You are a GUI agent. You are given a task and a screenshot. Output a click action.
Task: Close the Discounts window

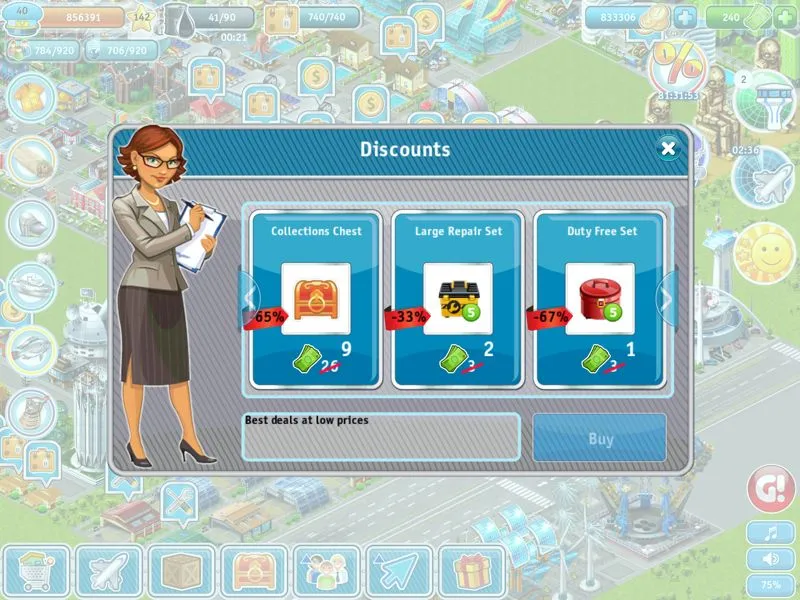(669, 149)
